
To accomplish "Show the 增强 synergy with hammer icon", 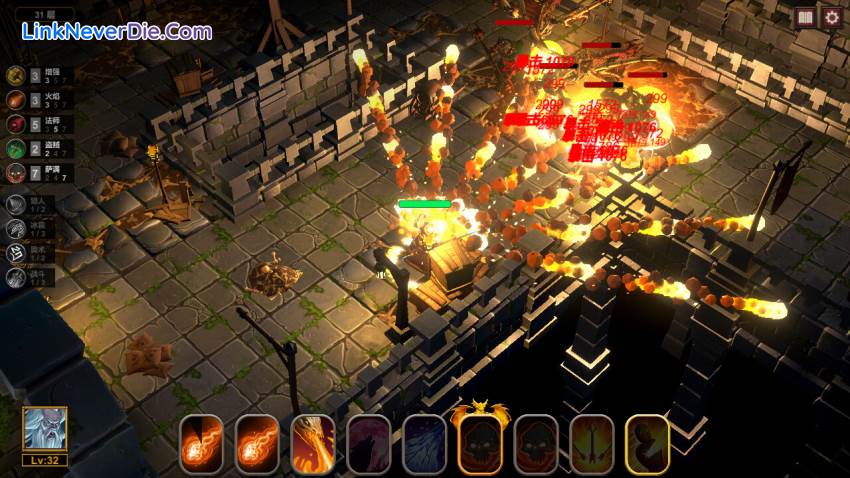I will point(17,76).
